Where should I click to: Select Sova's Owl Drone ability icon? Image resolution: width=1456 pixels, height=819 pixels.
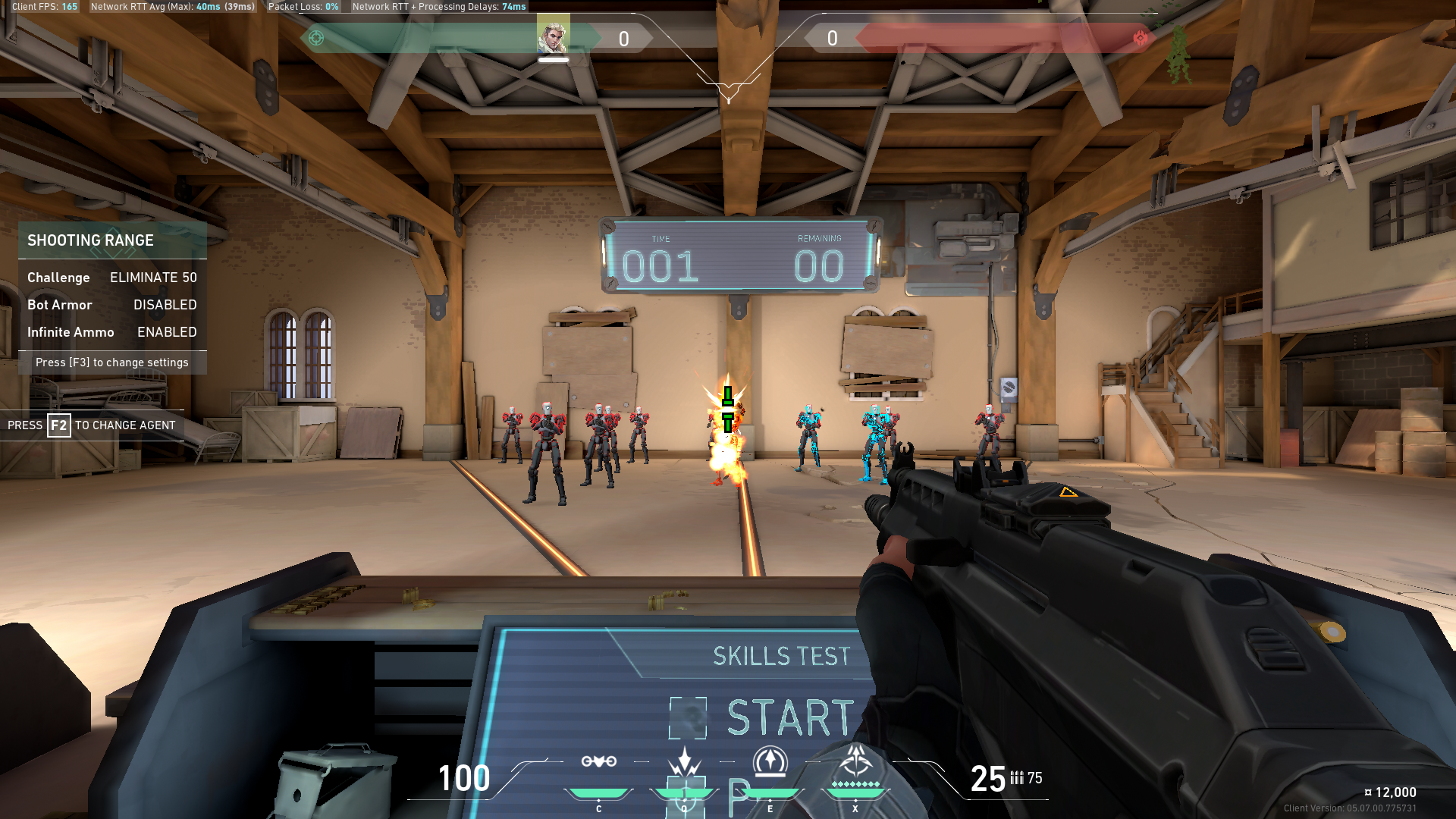click(x=599, y=761)
